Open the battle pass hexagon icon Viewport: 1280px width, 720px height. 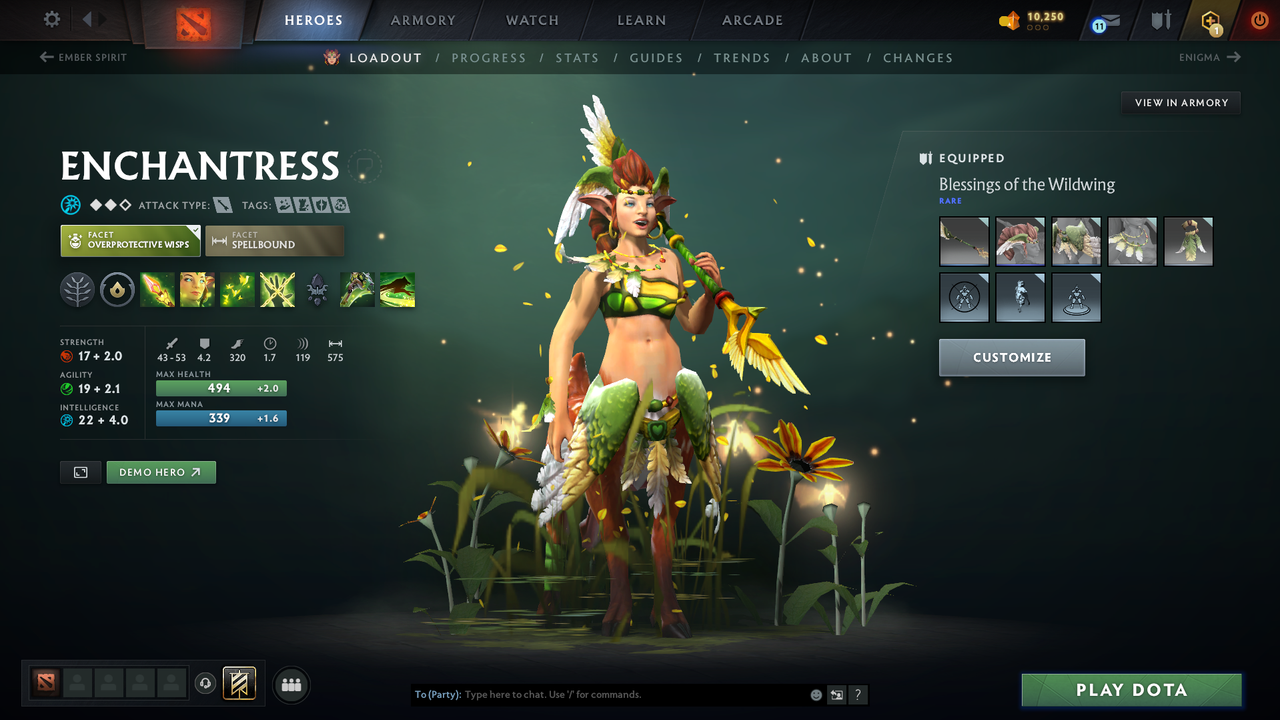click(x=1210, y=19)
